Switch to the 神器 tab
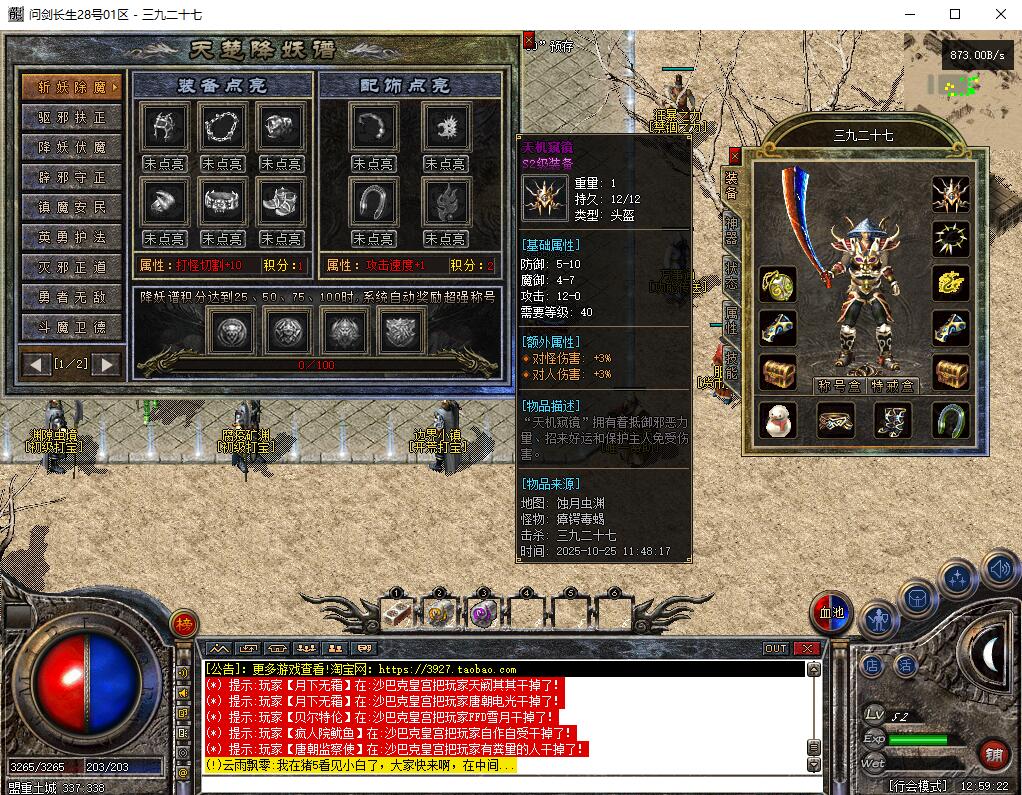The height and width of the screenshot is (795, 1022). [x=732, y=231]
